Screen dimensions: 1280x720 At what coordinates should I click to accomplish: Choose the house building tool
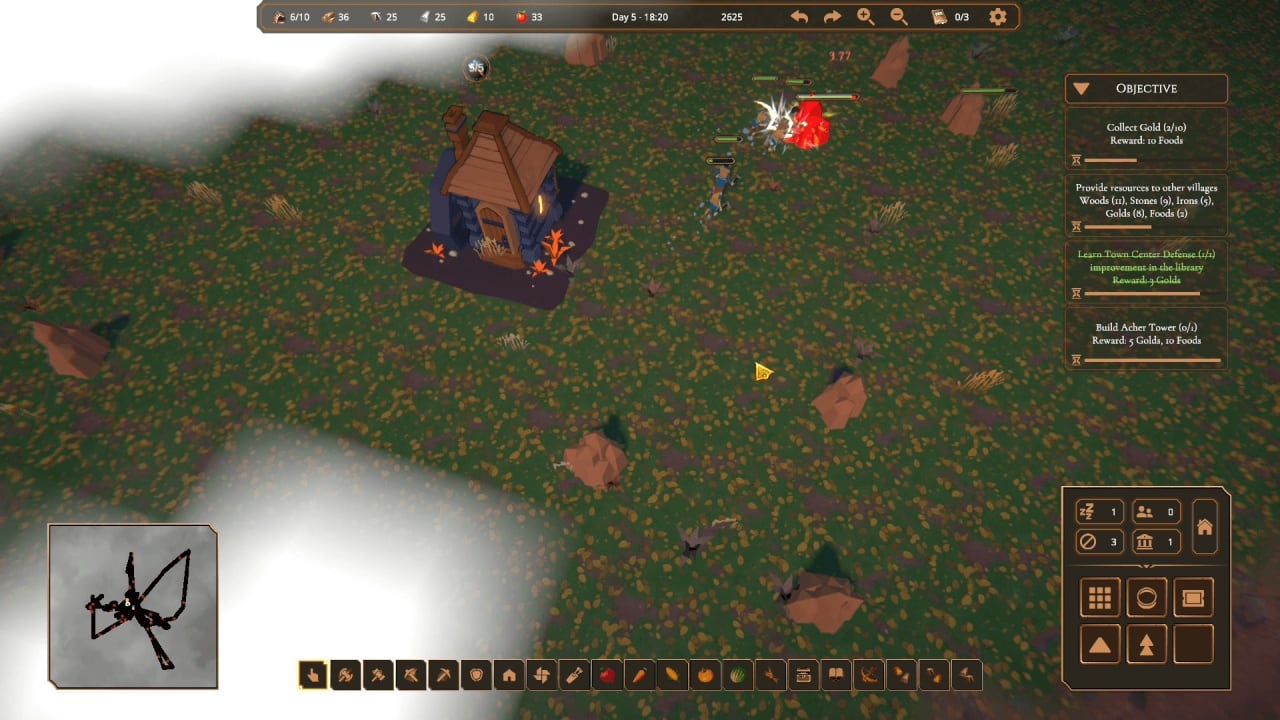coord(509,676)
